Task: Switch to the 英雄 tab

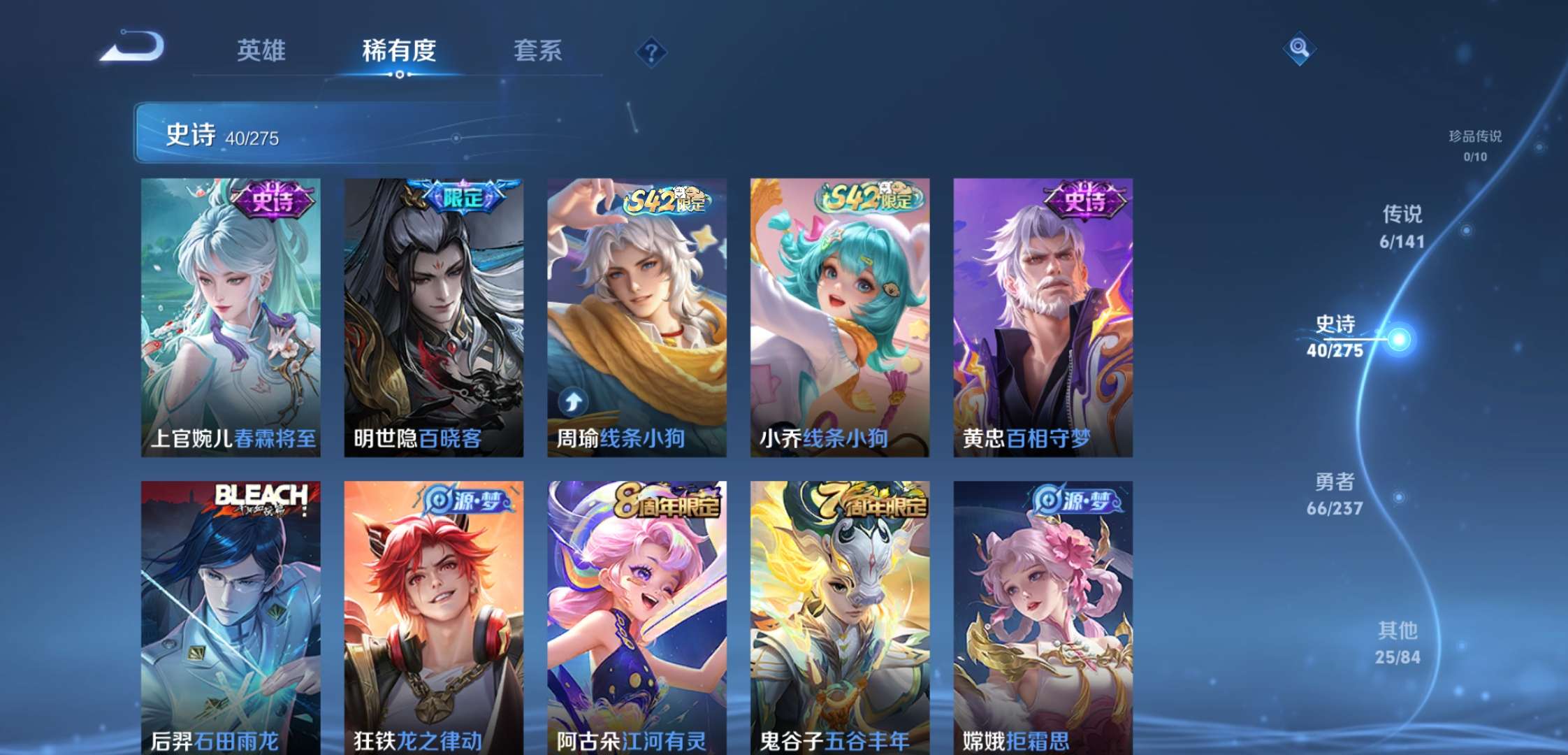Action: point(261,50)
